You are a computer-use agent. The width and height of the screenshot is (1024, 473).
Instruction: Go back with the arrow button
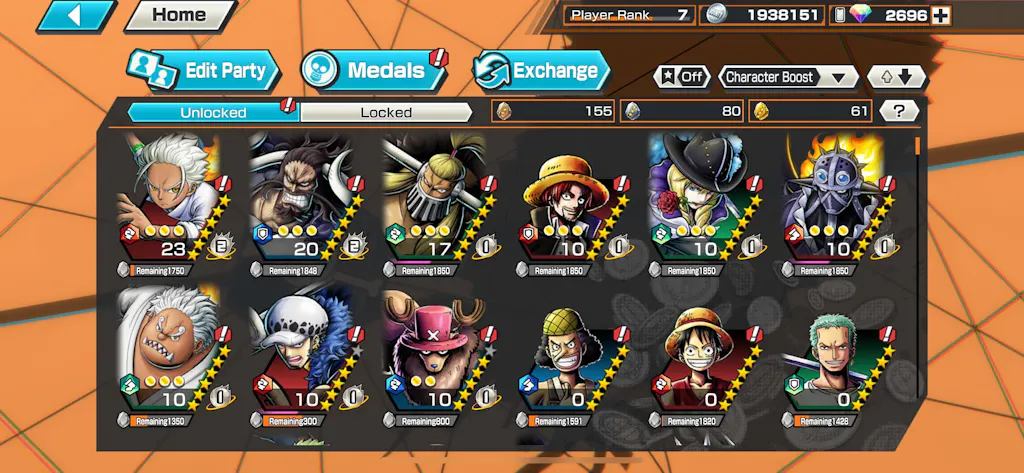(78, 16)
